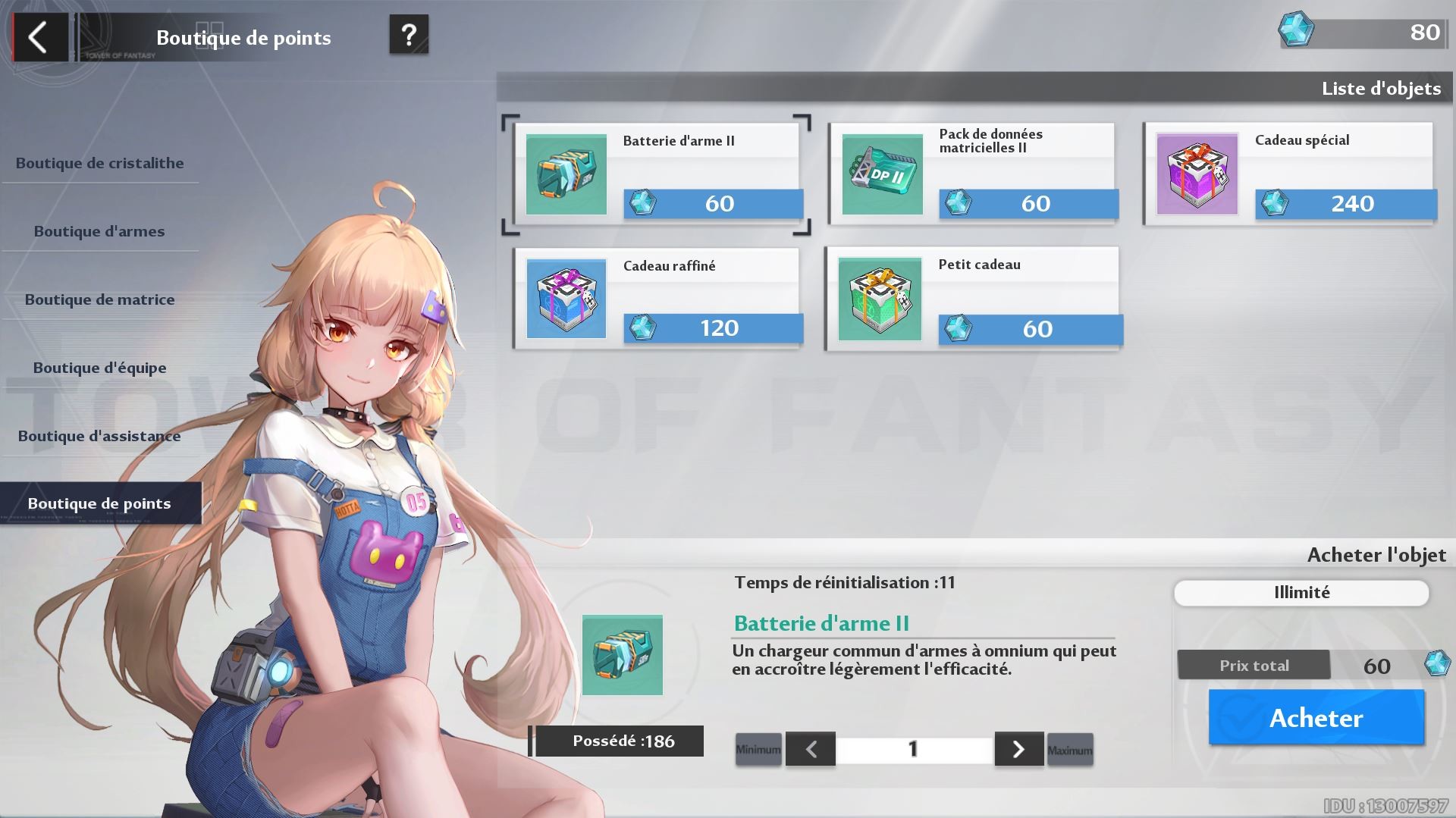Open the help question mark icon
Screen dimensions: 1456x818
(x=409, y=36)
